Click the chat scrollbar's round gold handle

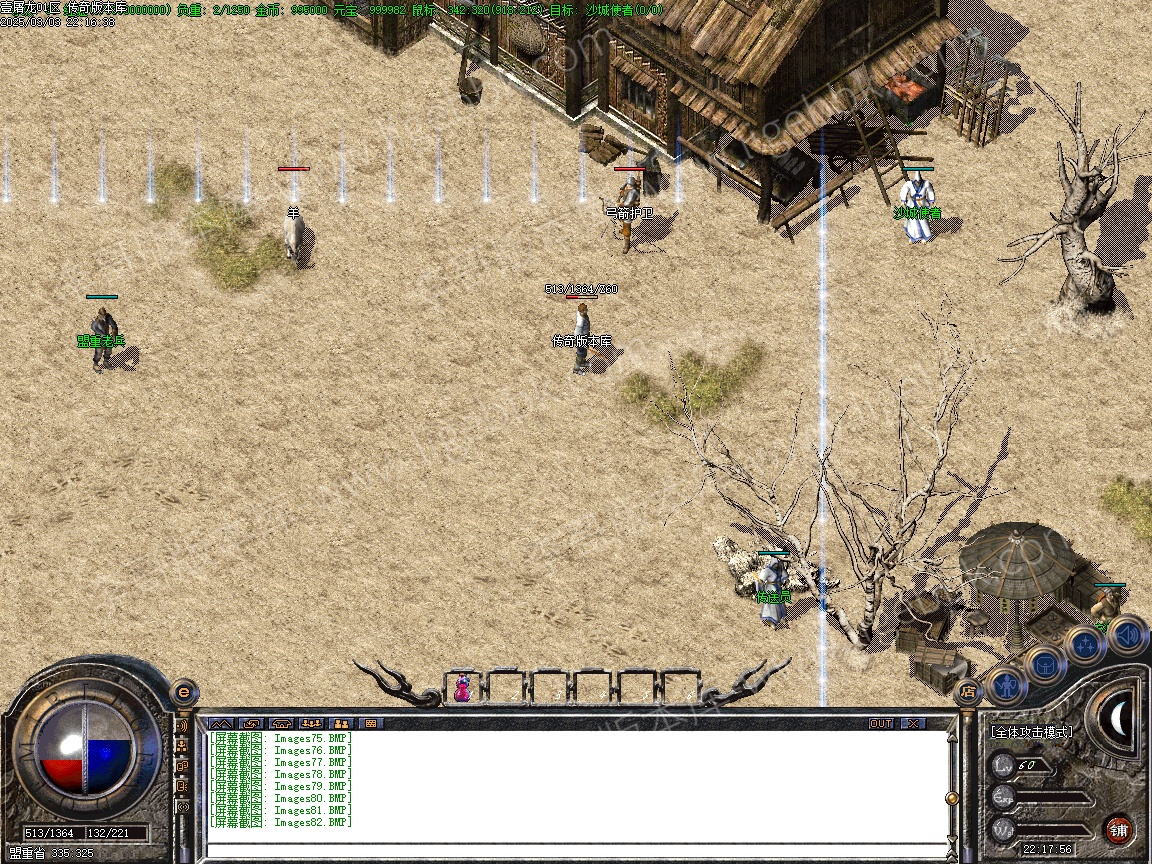coord(952,798)
